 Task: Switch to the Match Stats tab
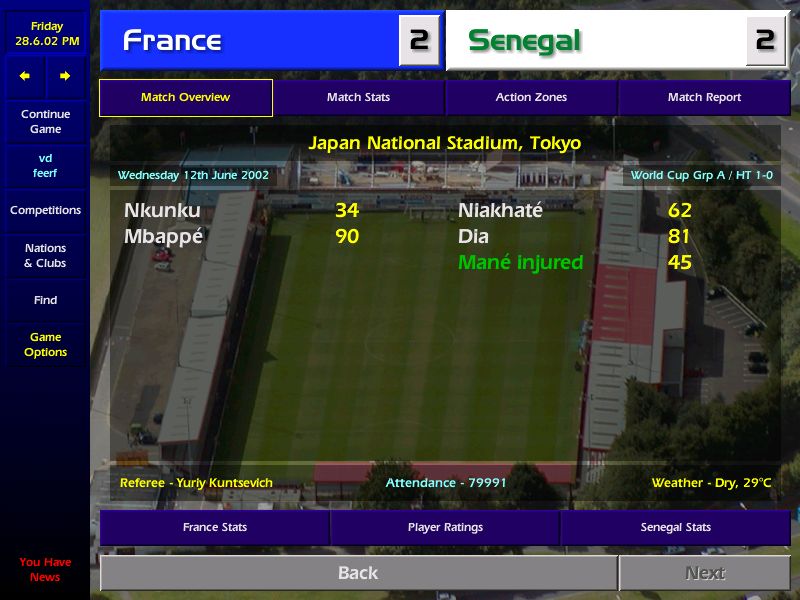pyautogui.click(x=358, y=98)
